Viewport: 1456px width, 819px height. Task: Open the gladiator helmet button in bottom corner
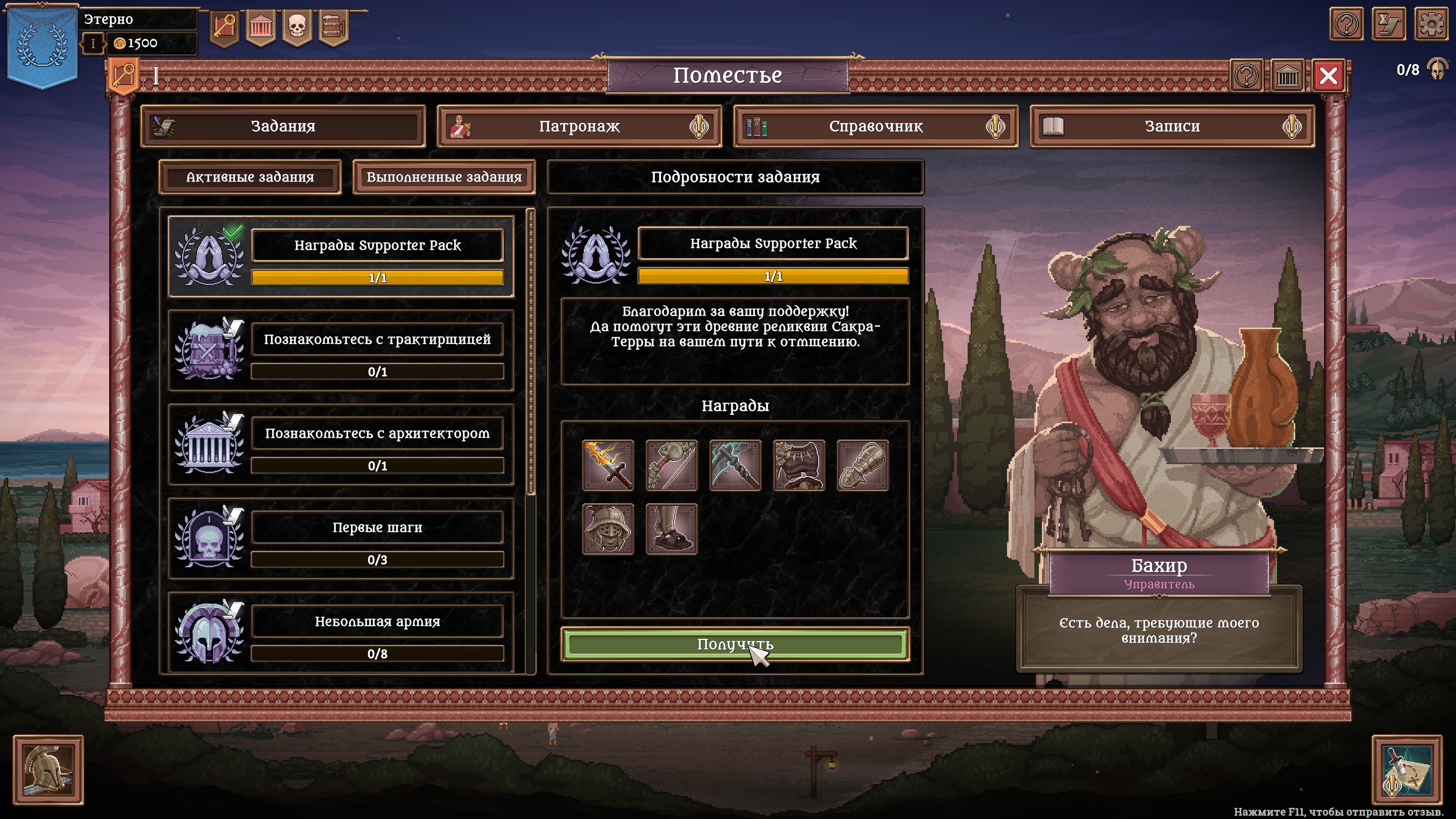[48, 769]
